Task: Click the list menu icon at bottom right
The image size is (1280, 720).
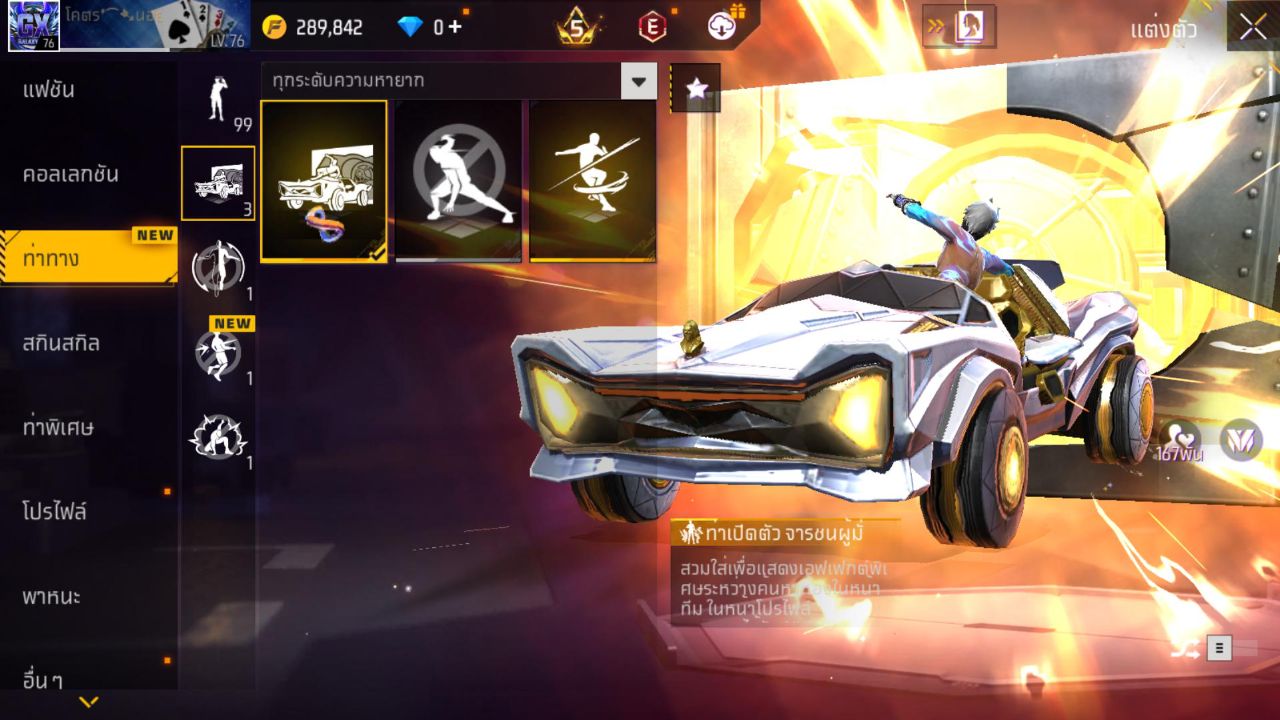Action: point(1218,647)
